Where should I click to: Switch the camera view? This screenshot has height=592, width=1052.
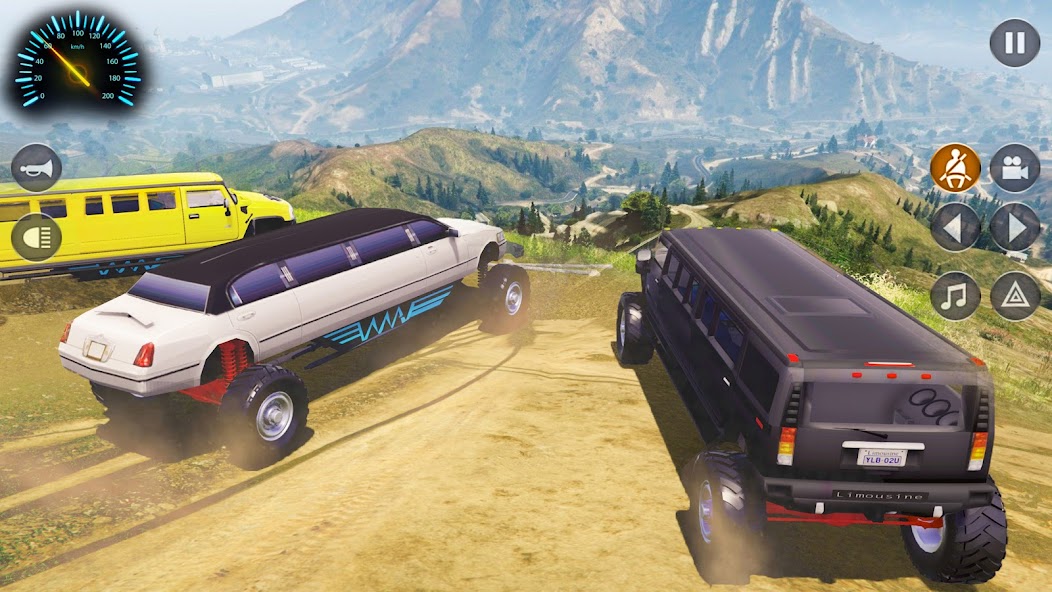(x=1015, y=168)
